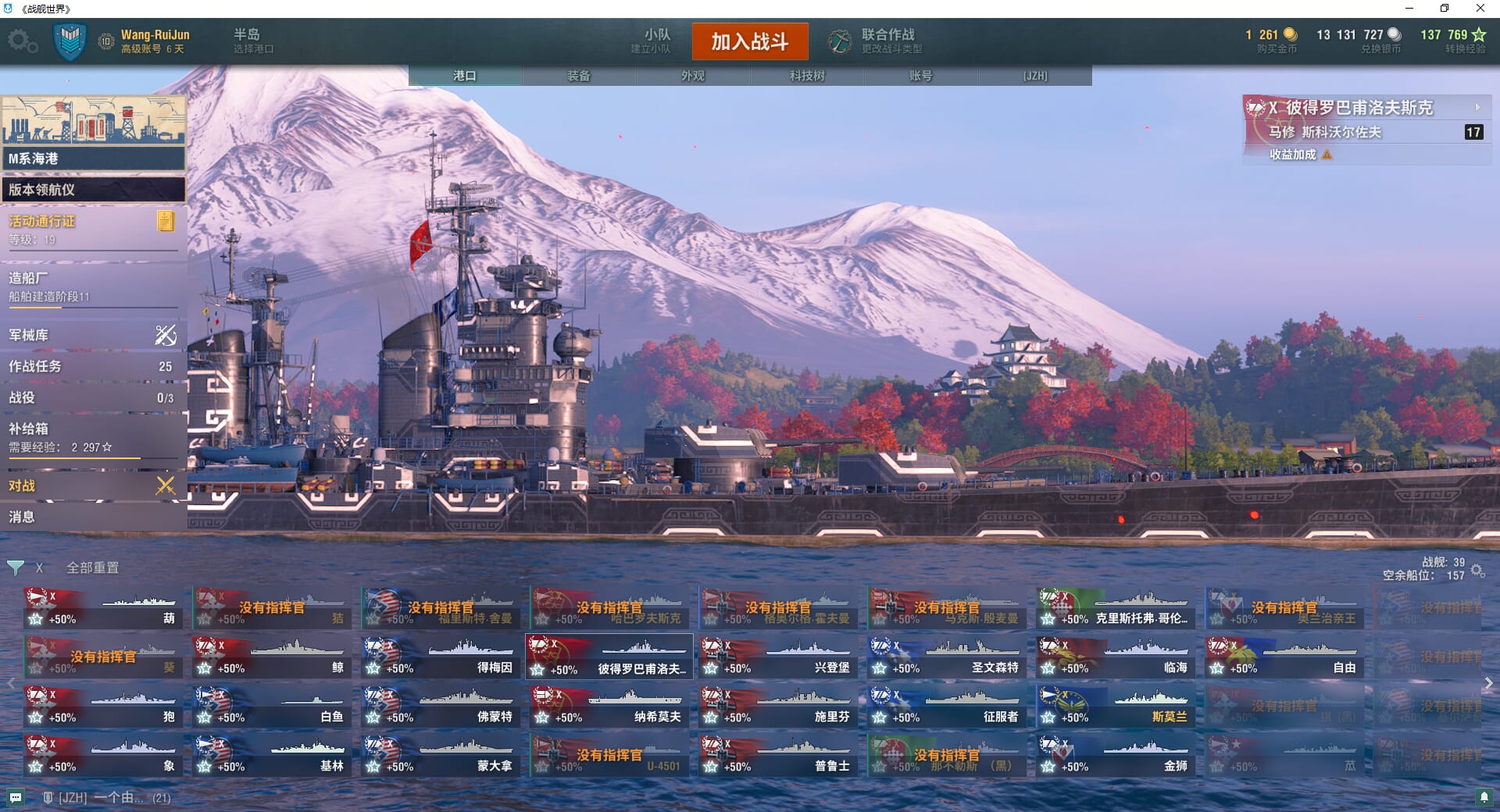Switch to the 外观 tab

(x=693, y=76)
